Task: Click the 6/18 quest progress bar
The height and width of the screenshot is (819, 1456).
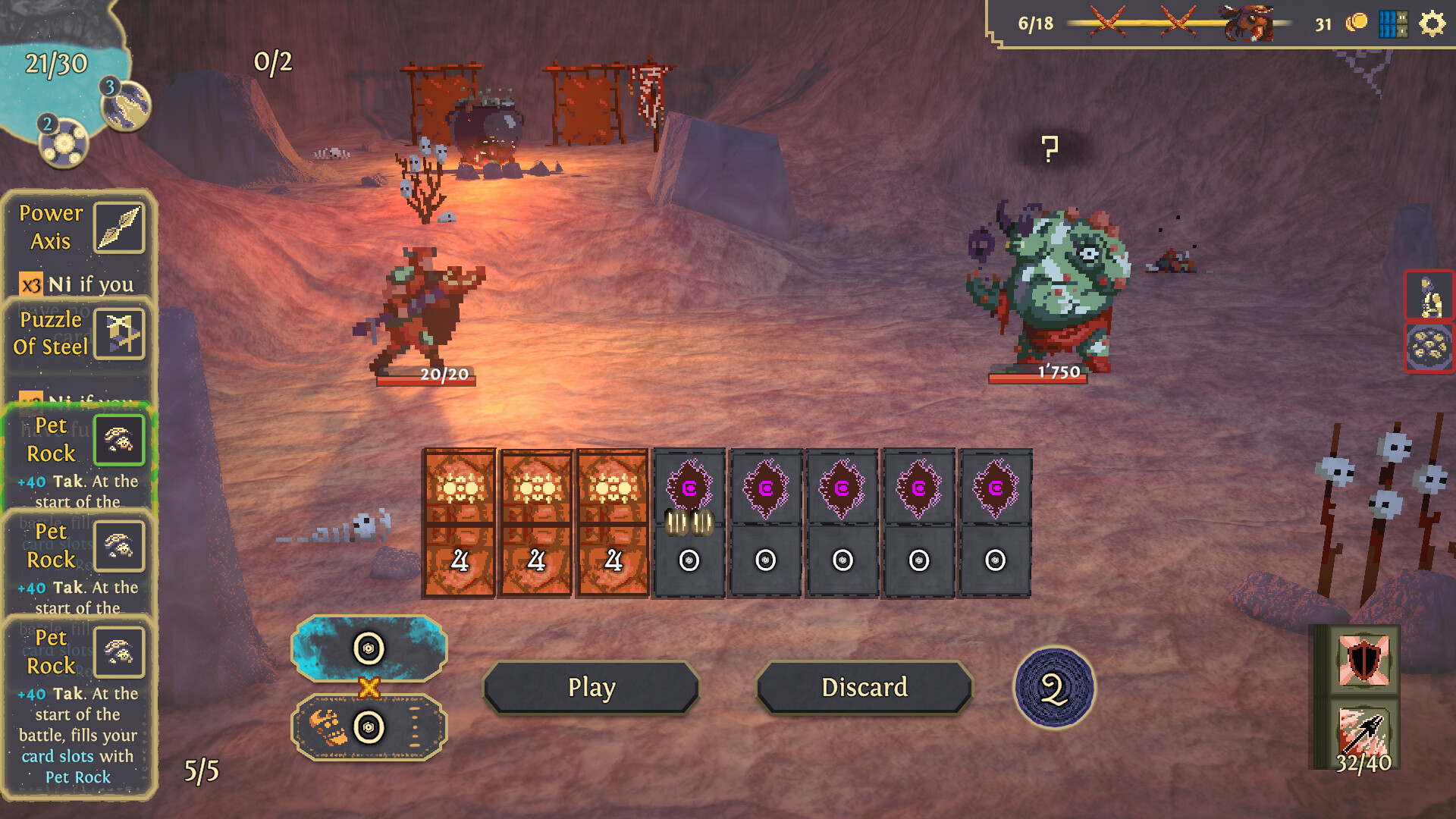Action: (1035, 23)
